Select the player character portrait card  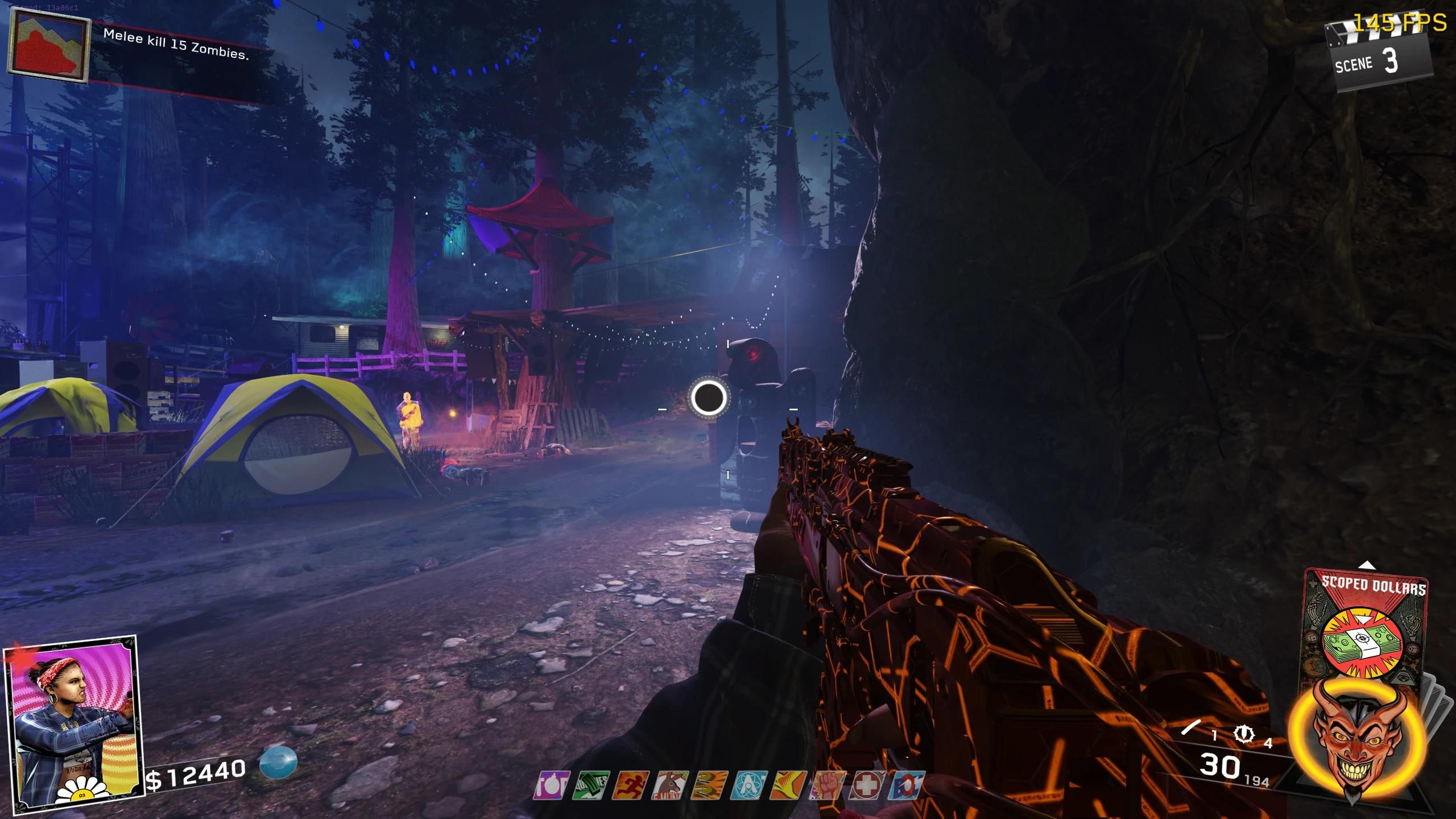pos(73,723)
